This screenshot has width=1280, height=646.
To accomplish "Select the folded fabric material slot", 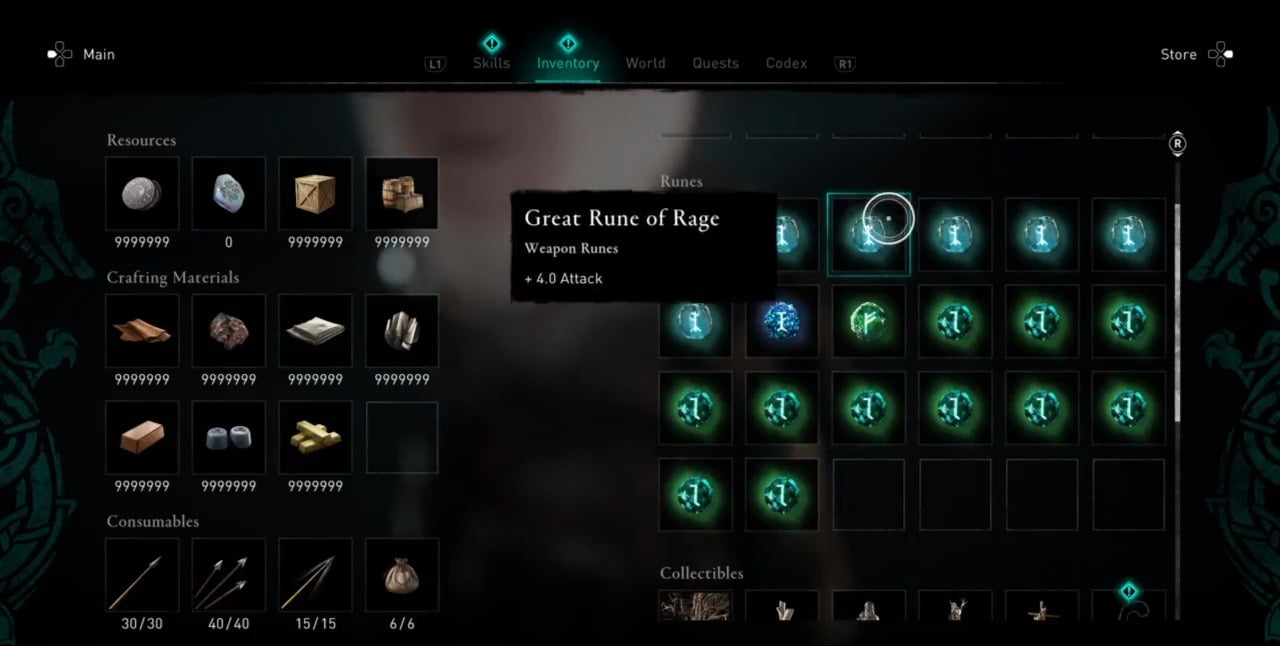I will [x=315, y=330].
